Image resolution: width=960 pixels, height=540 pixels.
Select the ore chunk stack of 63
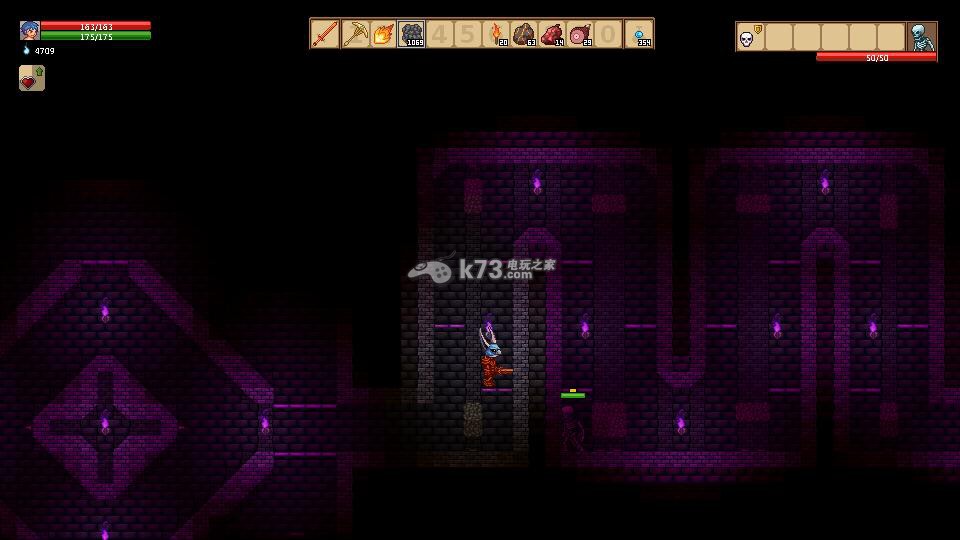525,34
